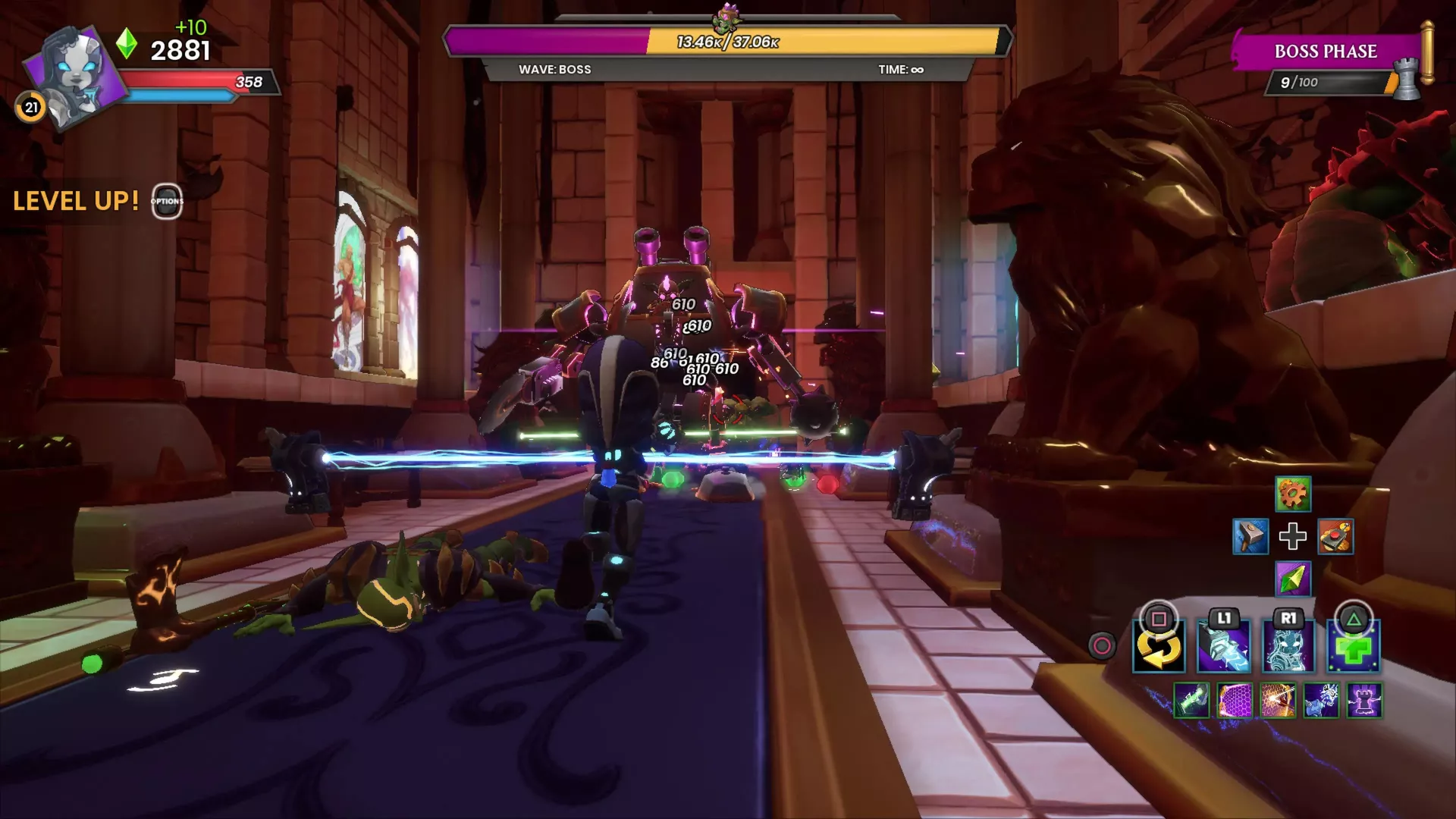Trigger the glowing blue spirit figure ability

tap(1288, 648)
